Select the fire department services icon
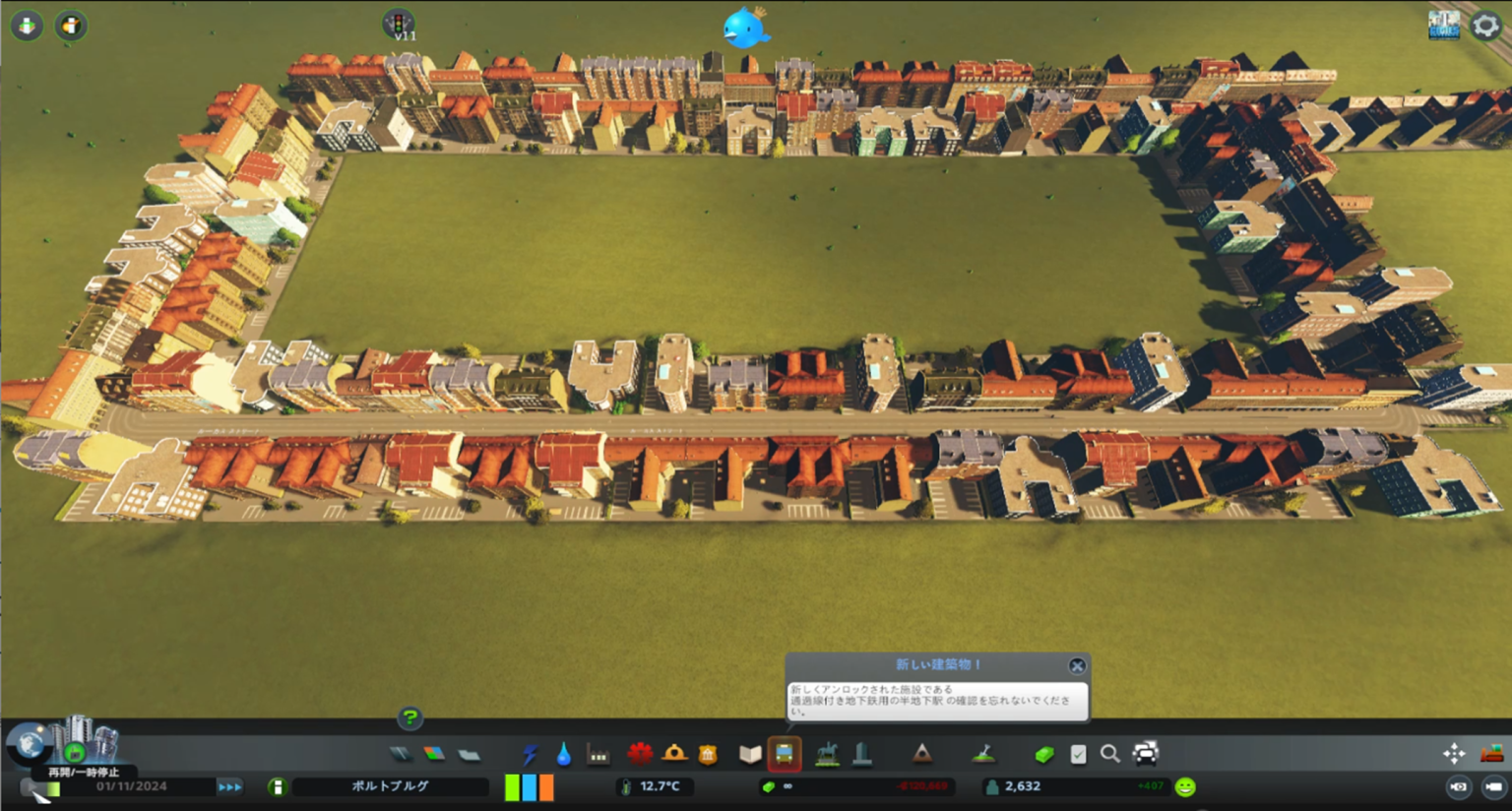The height and width of the screenshot is (811, 1512). click(675, 754)
